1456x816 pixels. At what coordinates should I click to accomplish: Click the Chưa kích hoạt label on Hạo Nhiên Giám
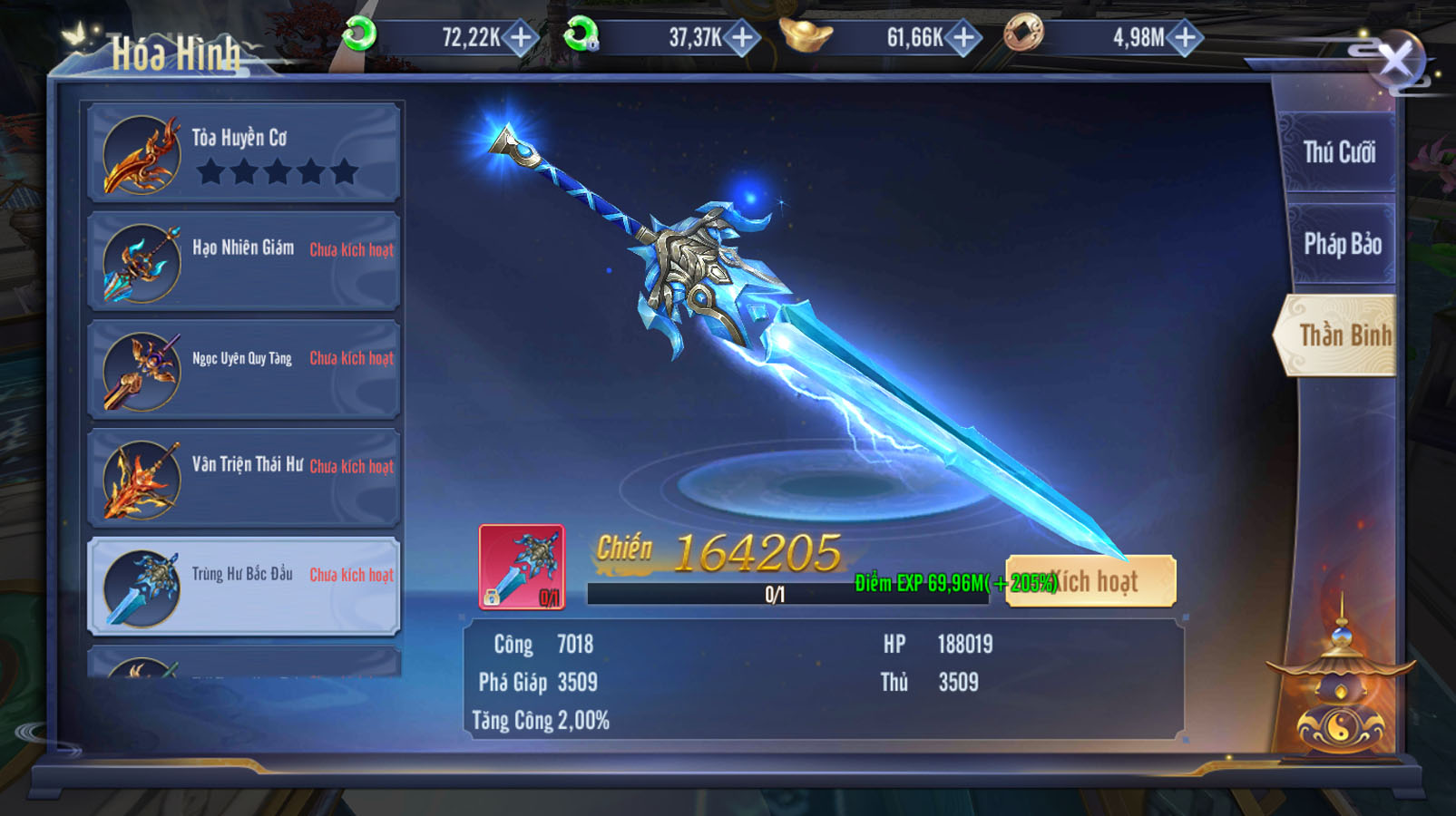point(352,249)
